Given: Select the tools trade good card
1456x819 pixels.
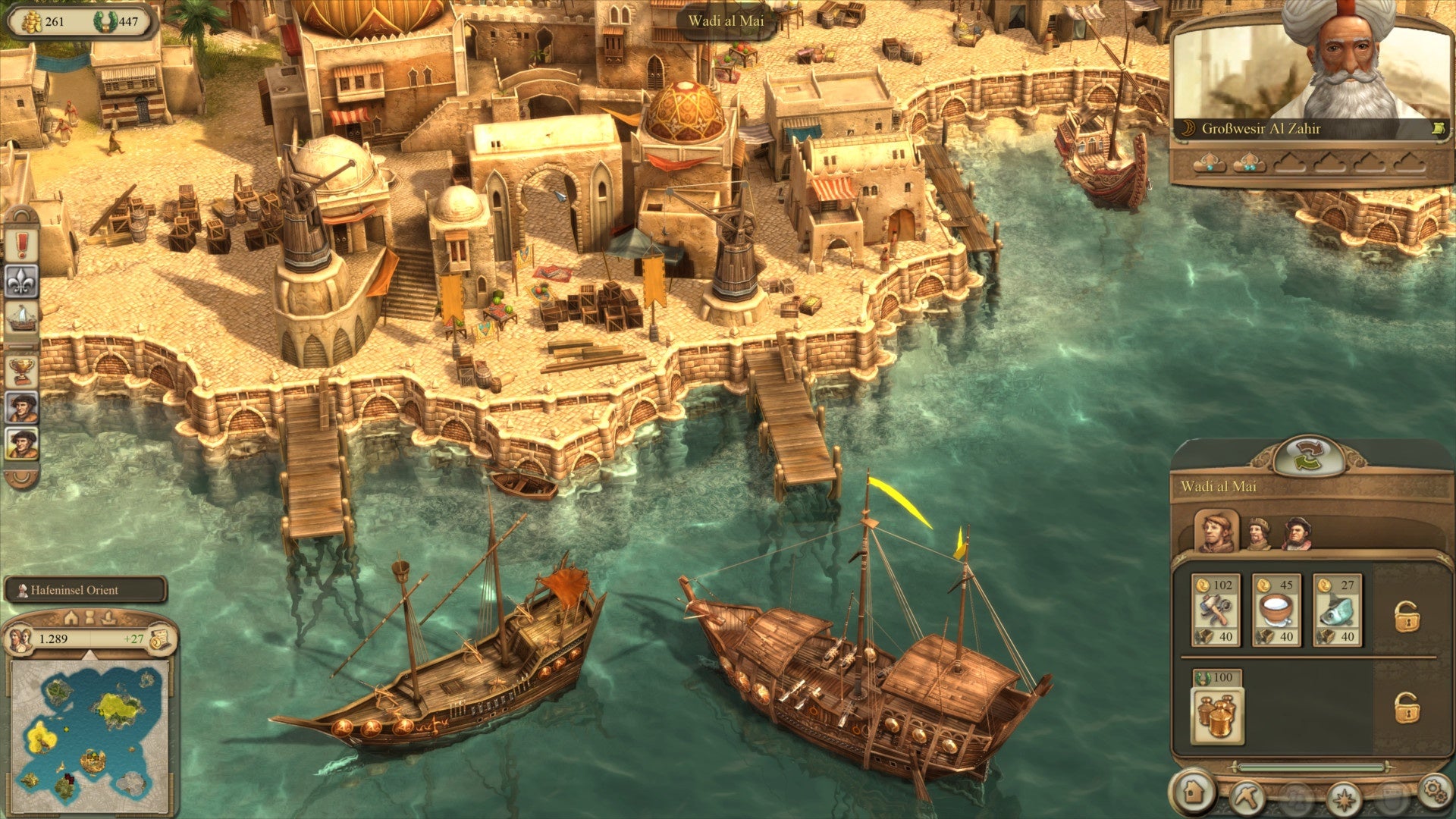Looking at the screenshot, I should [x=1216, y=610].
